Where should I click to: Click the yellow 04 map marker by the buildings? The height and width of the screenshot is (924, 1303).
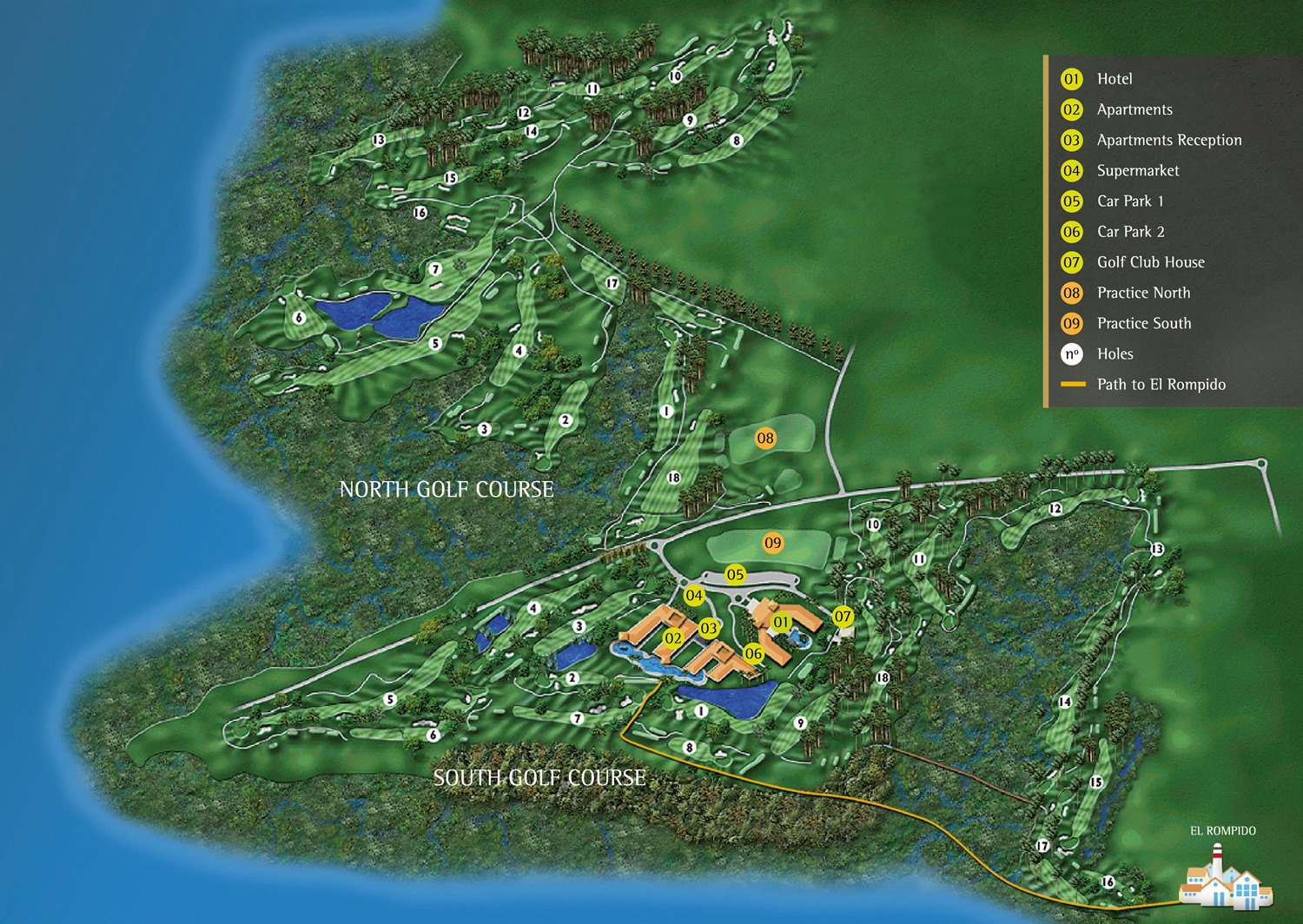point(694,596)
